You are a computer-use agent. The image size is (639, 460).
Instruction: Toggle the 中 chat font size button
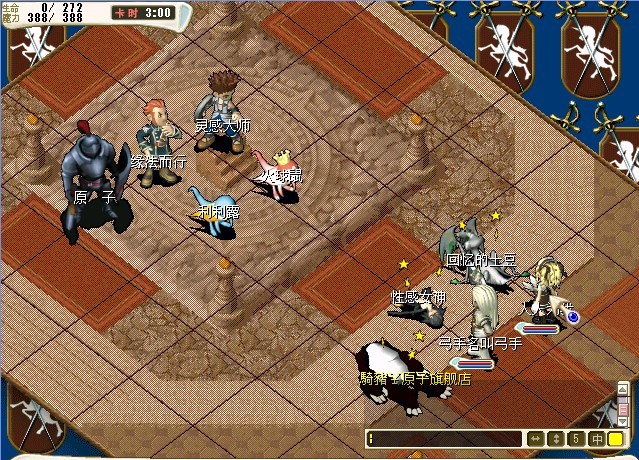596,439
